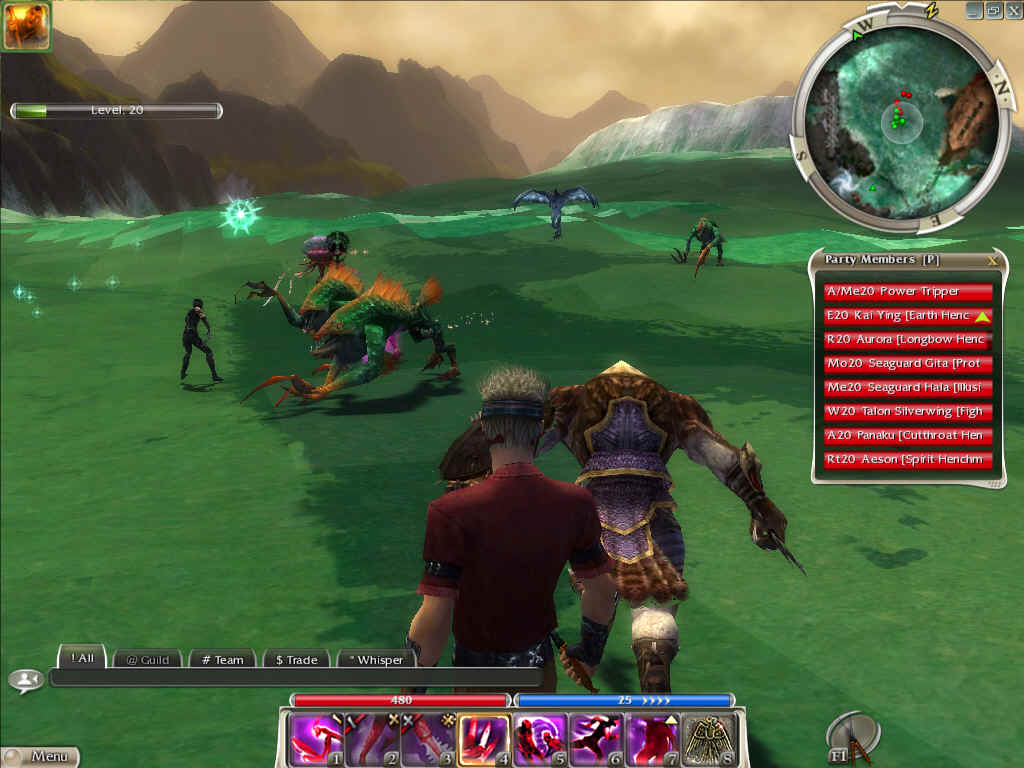Select party member Power Tripper
The image size is (1024, 768).
[x=908, y=292]
